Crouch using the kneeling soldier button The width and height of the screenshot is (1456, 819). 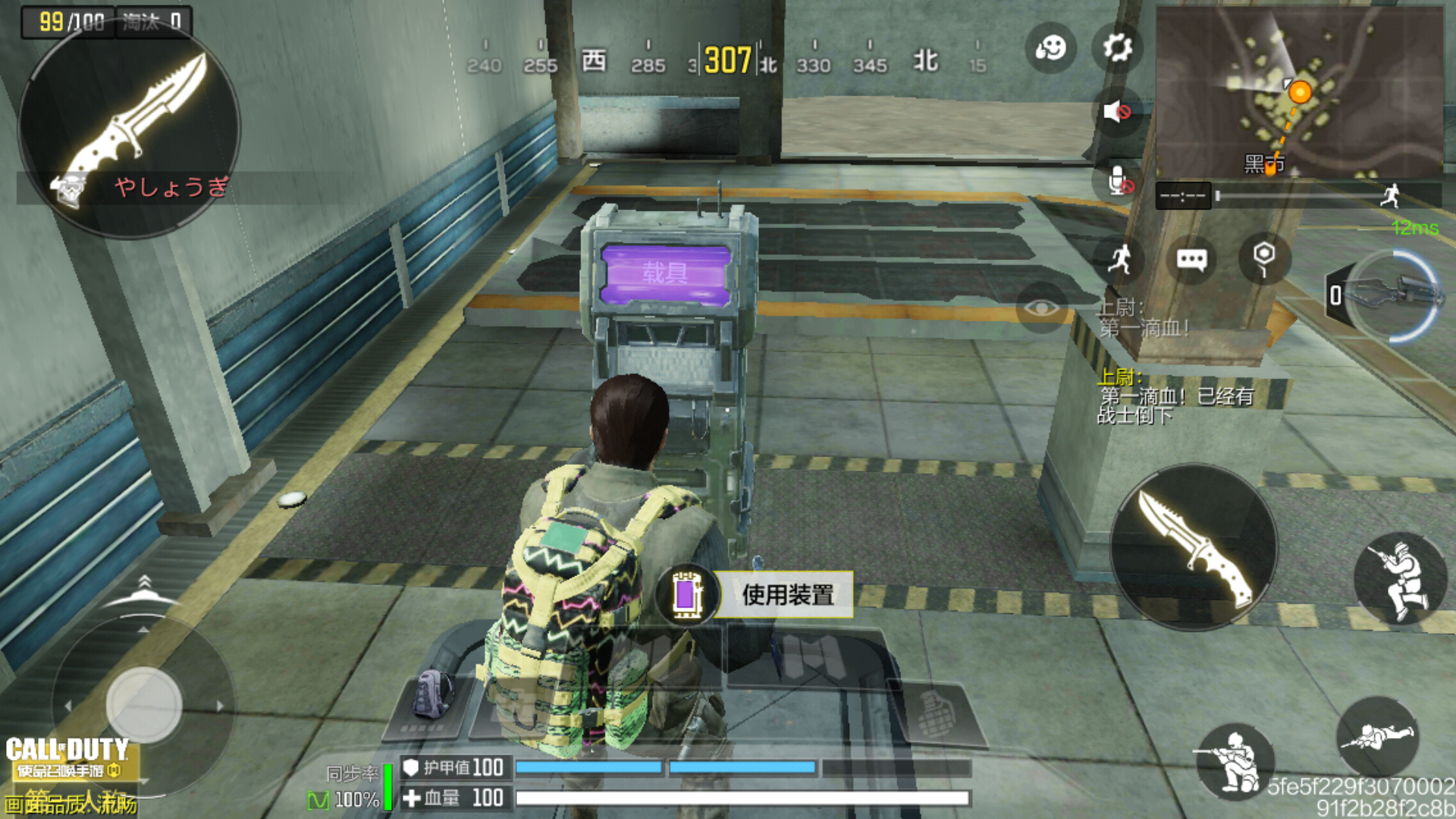1235,761
